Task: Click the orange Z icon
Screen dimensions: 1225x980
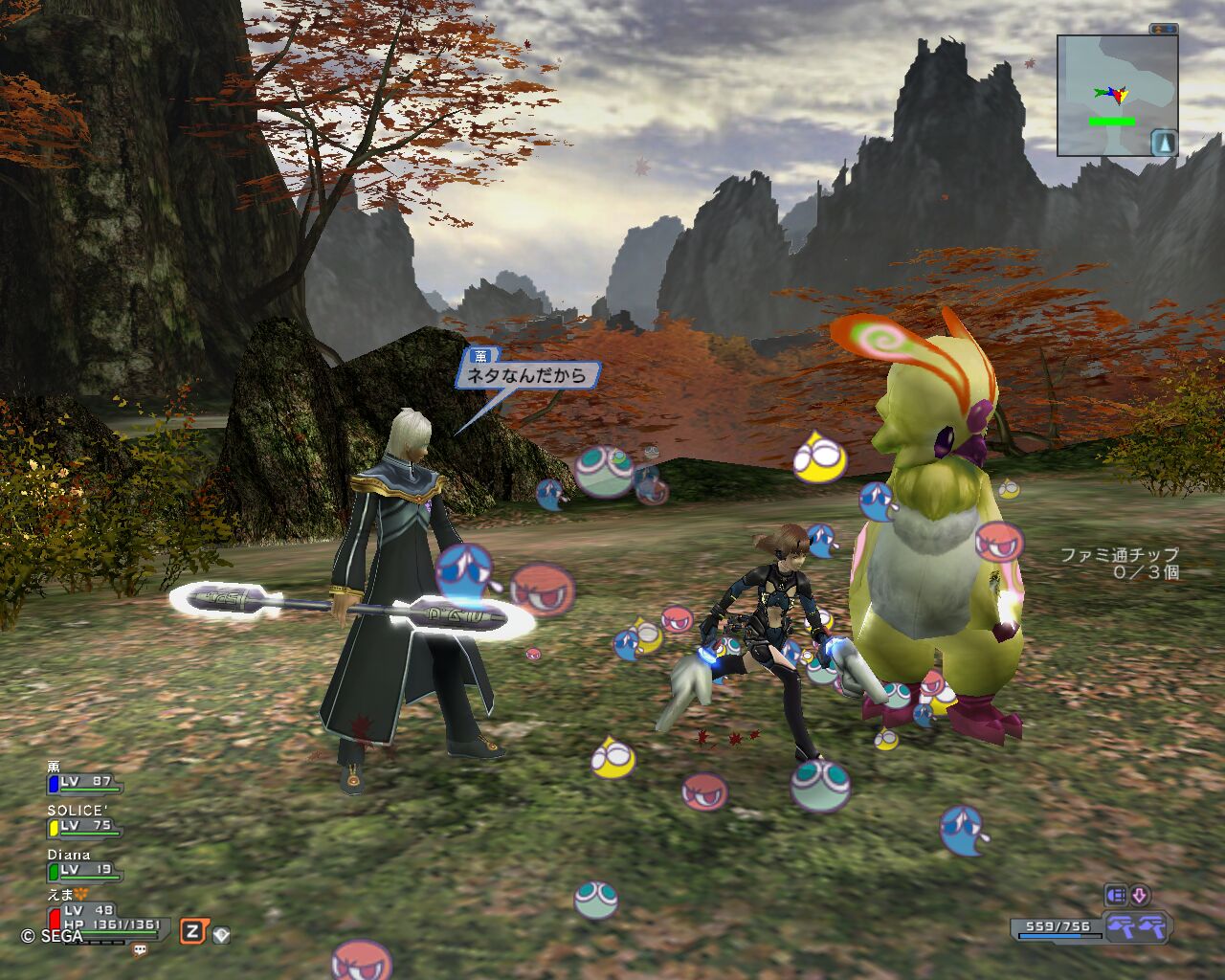Action: [193, 931]
